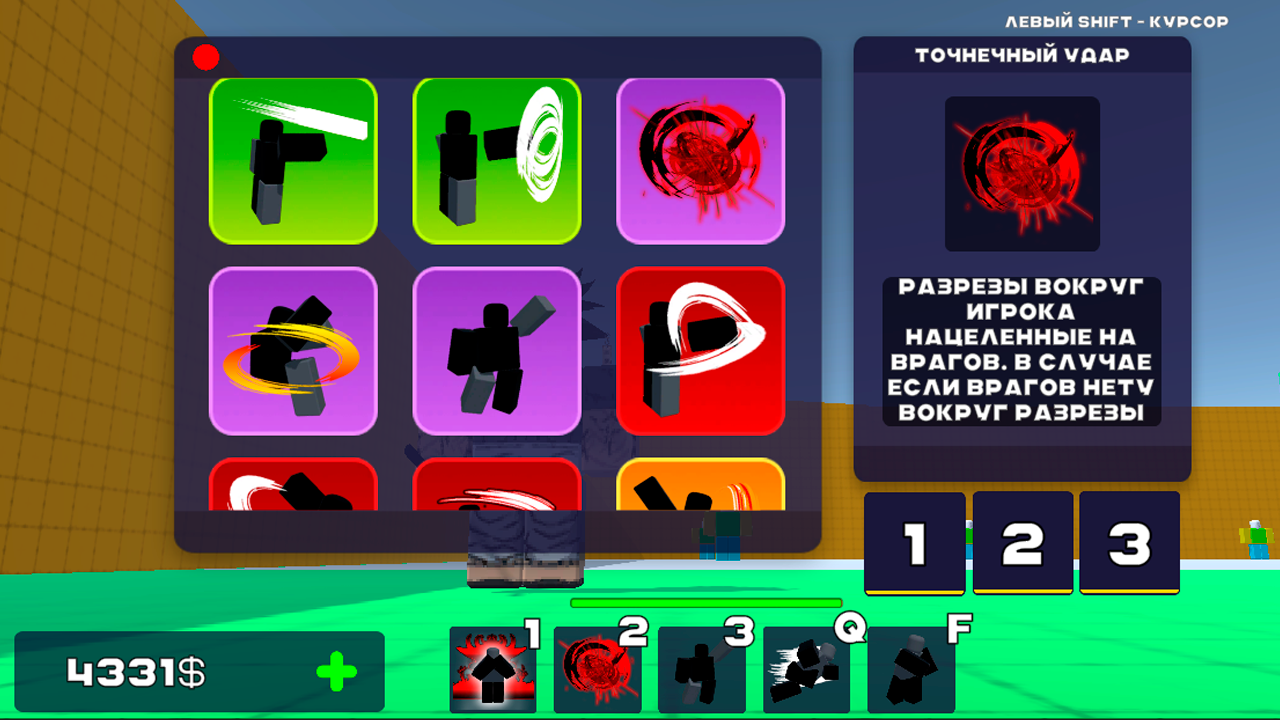The image size is (1280, 720).
Task: Click the keybind button labeled 3
Action: [x=1128, y=541]
